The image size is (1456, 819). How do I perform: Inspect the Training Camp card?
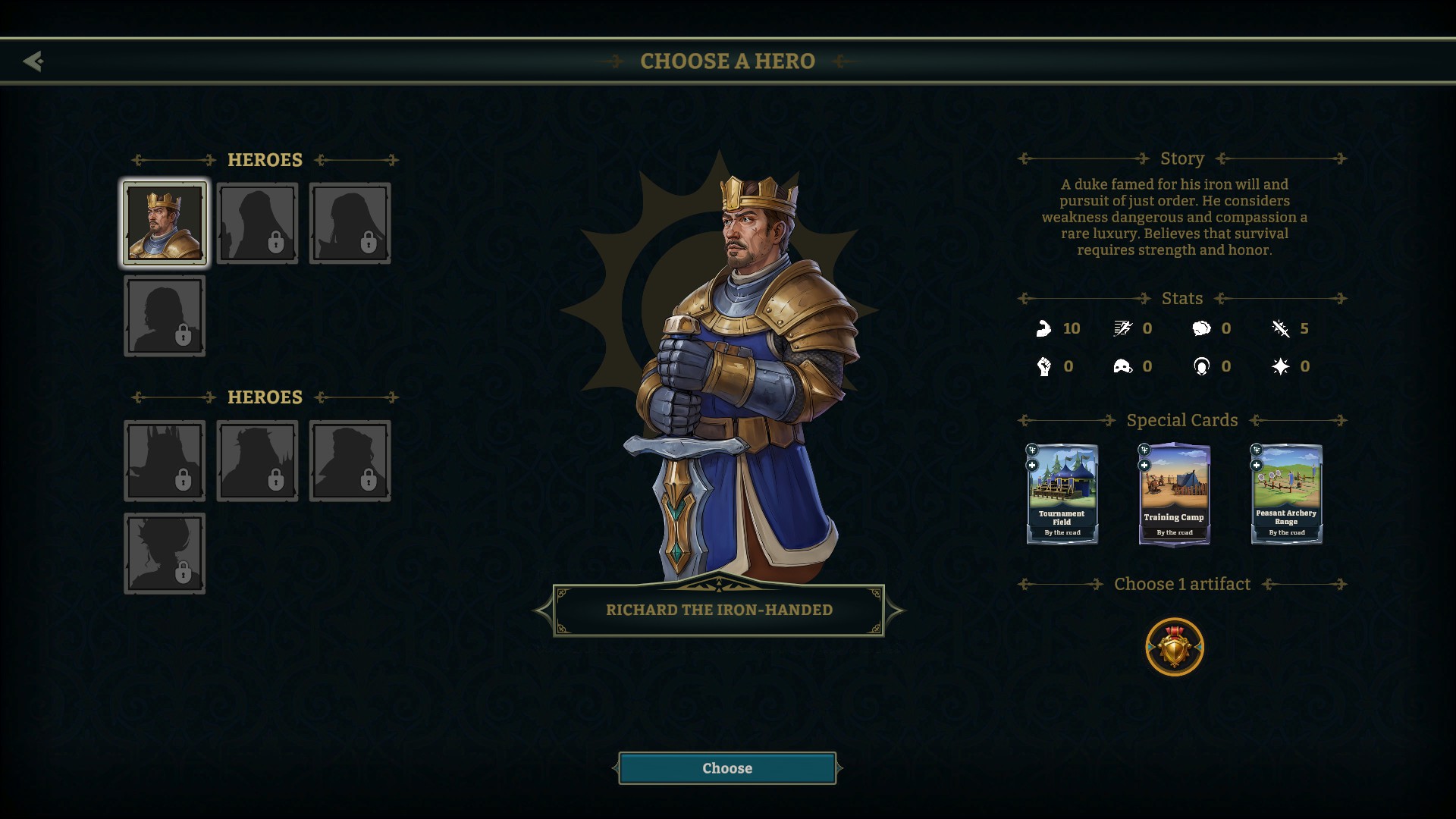point(1174,494)
